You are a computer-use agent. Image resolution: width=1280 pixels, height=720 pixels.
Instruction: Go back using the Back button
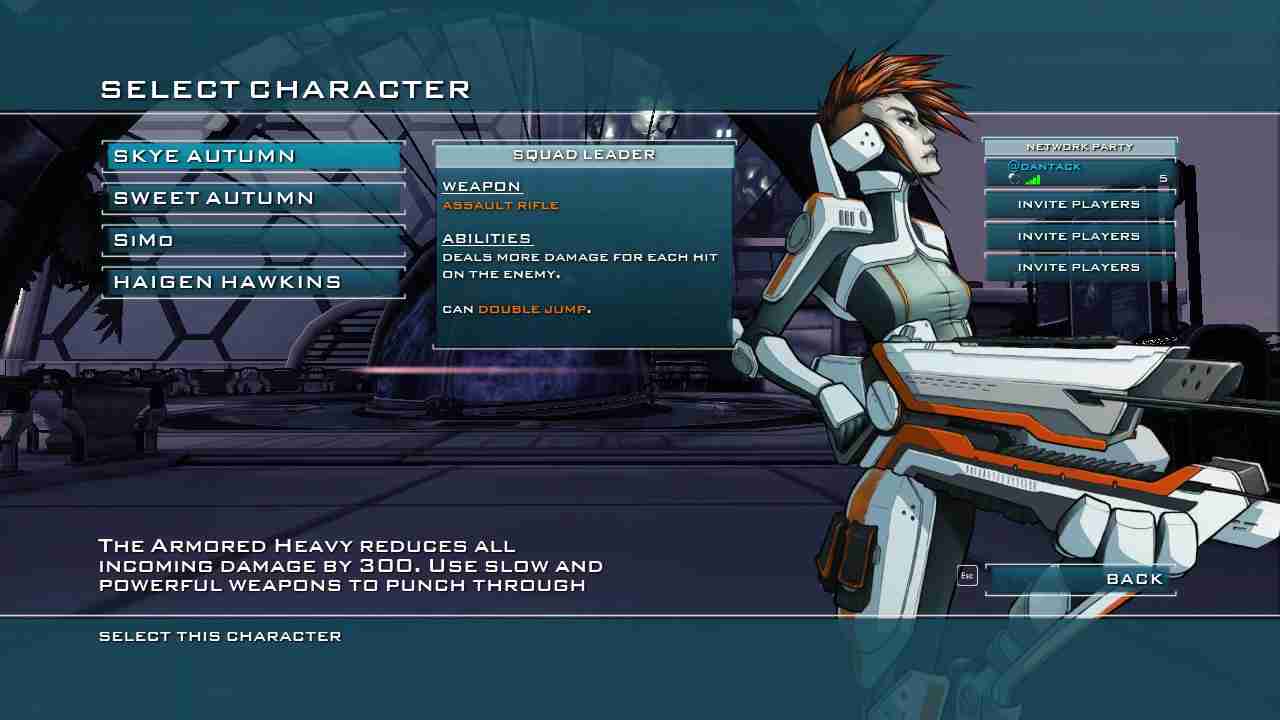coord(1080,579)
